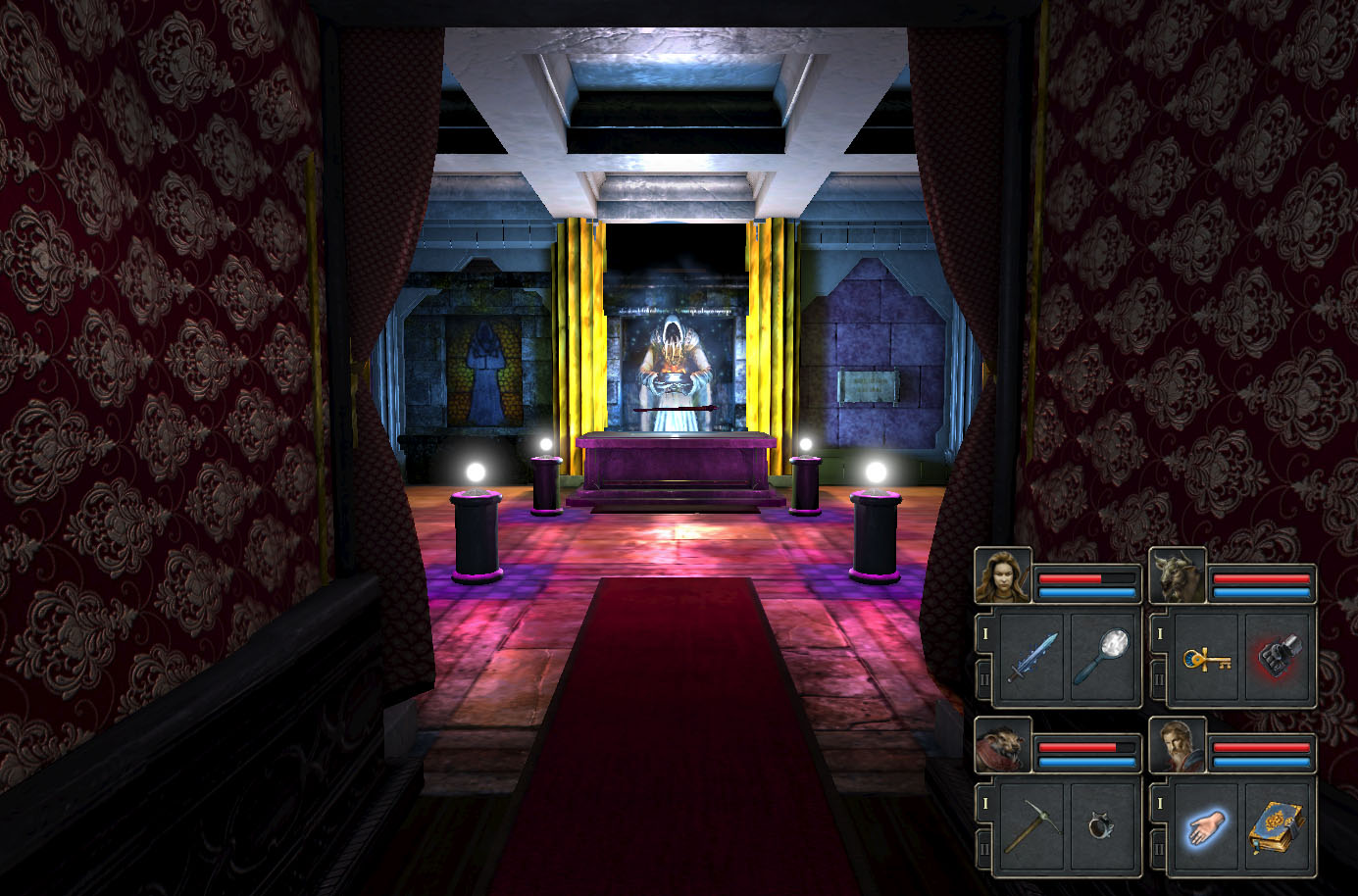The width and height of the screenshot is (1358, 896).
Task: Click the golden ankh key slot
Action: point(1207,658)
